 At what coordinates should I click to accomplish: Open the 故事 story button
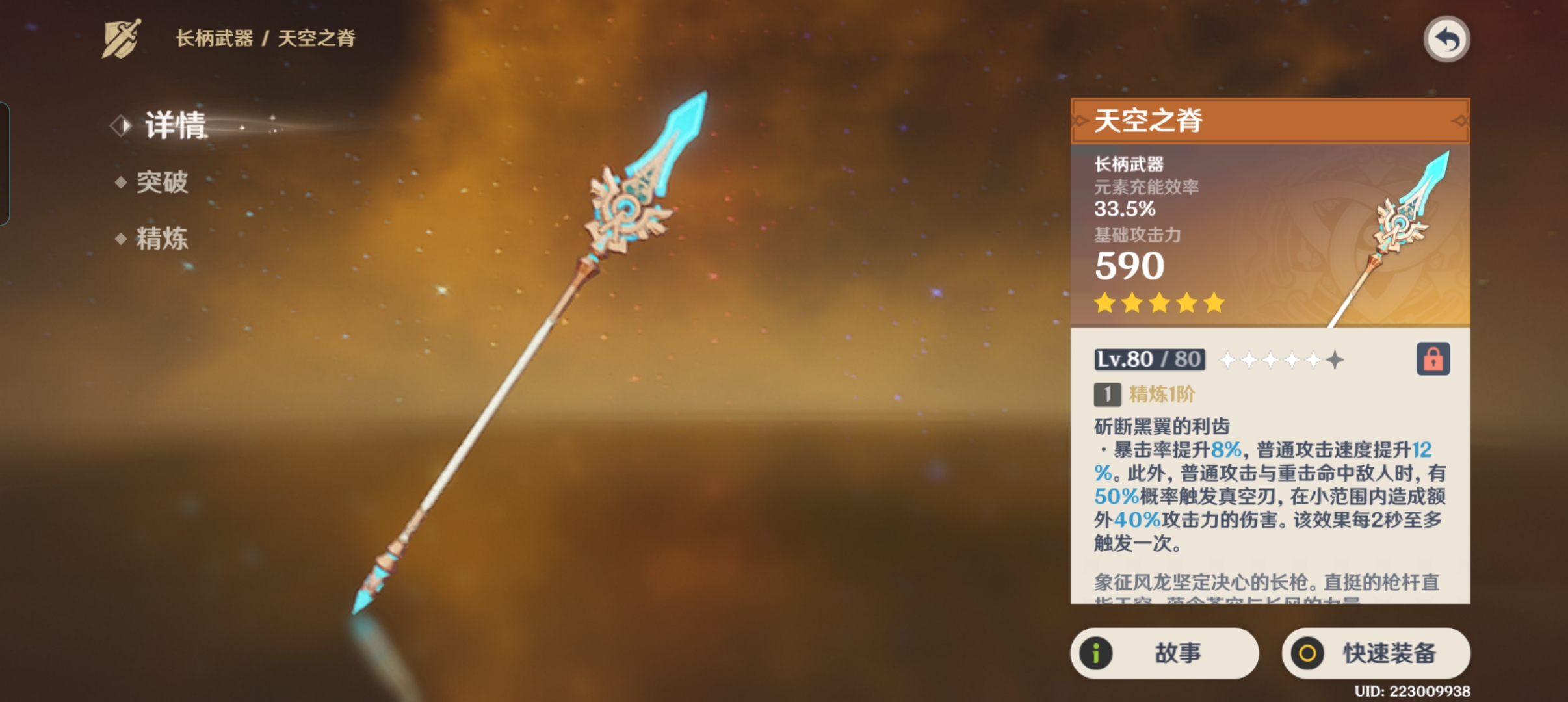click(1164, 653)
